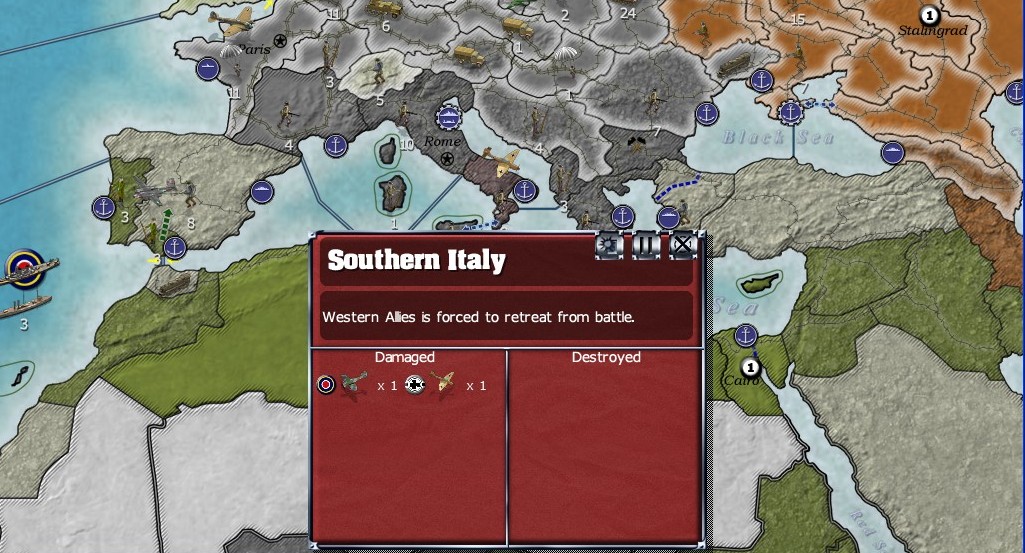Image resolution: width=1025 pixels, height=553 pixels.
Task: Close the Southern Italy battle window
Action: pos(682,246)
